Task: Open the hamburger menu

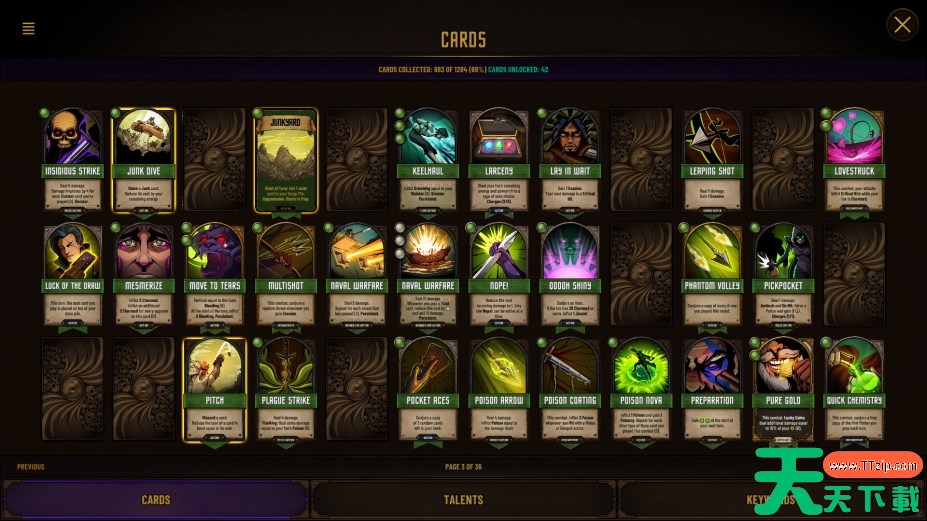Action: (28, 28)
